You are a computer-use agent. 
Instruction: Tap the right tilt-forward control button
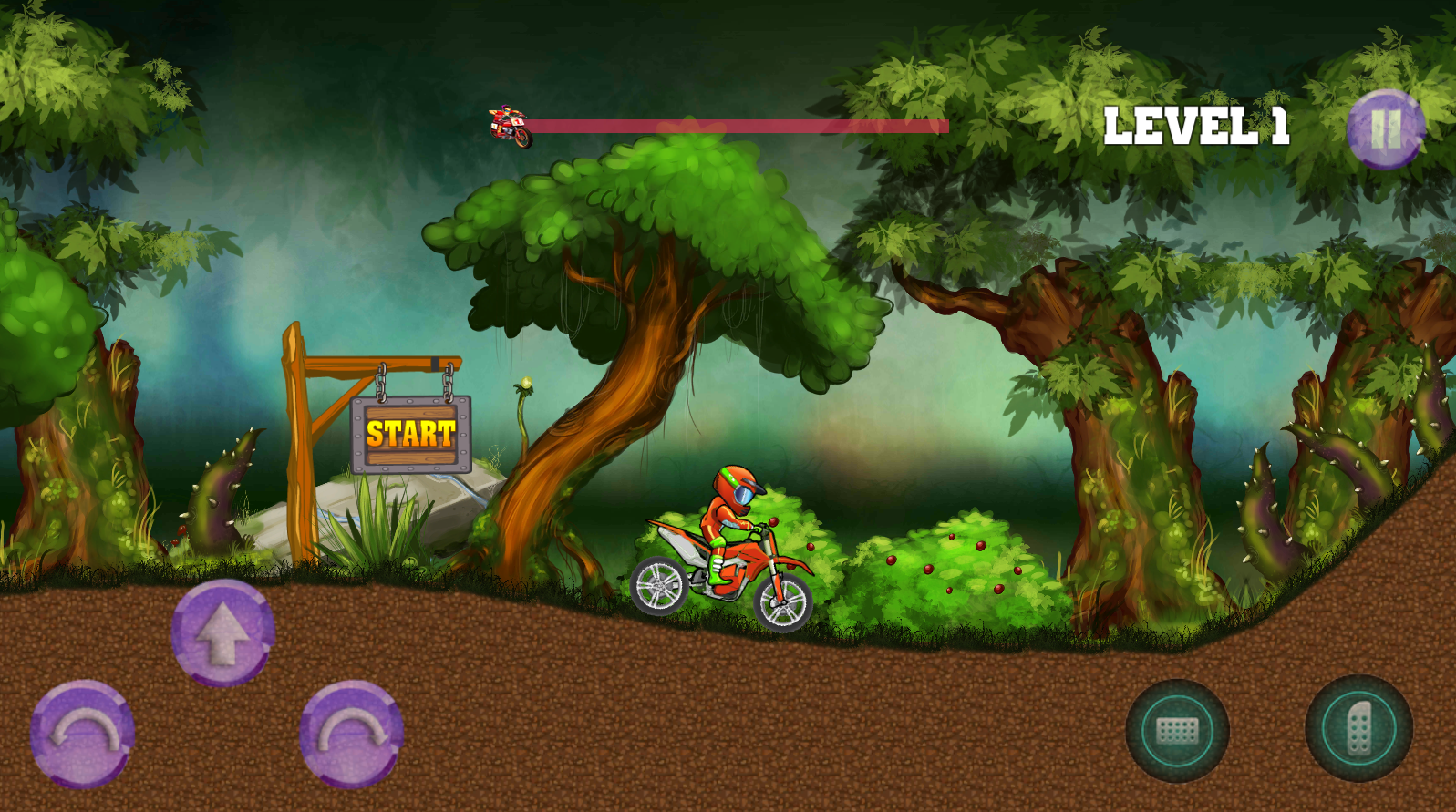point(351,734)
